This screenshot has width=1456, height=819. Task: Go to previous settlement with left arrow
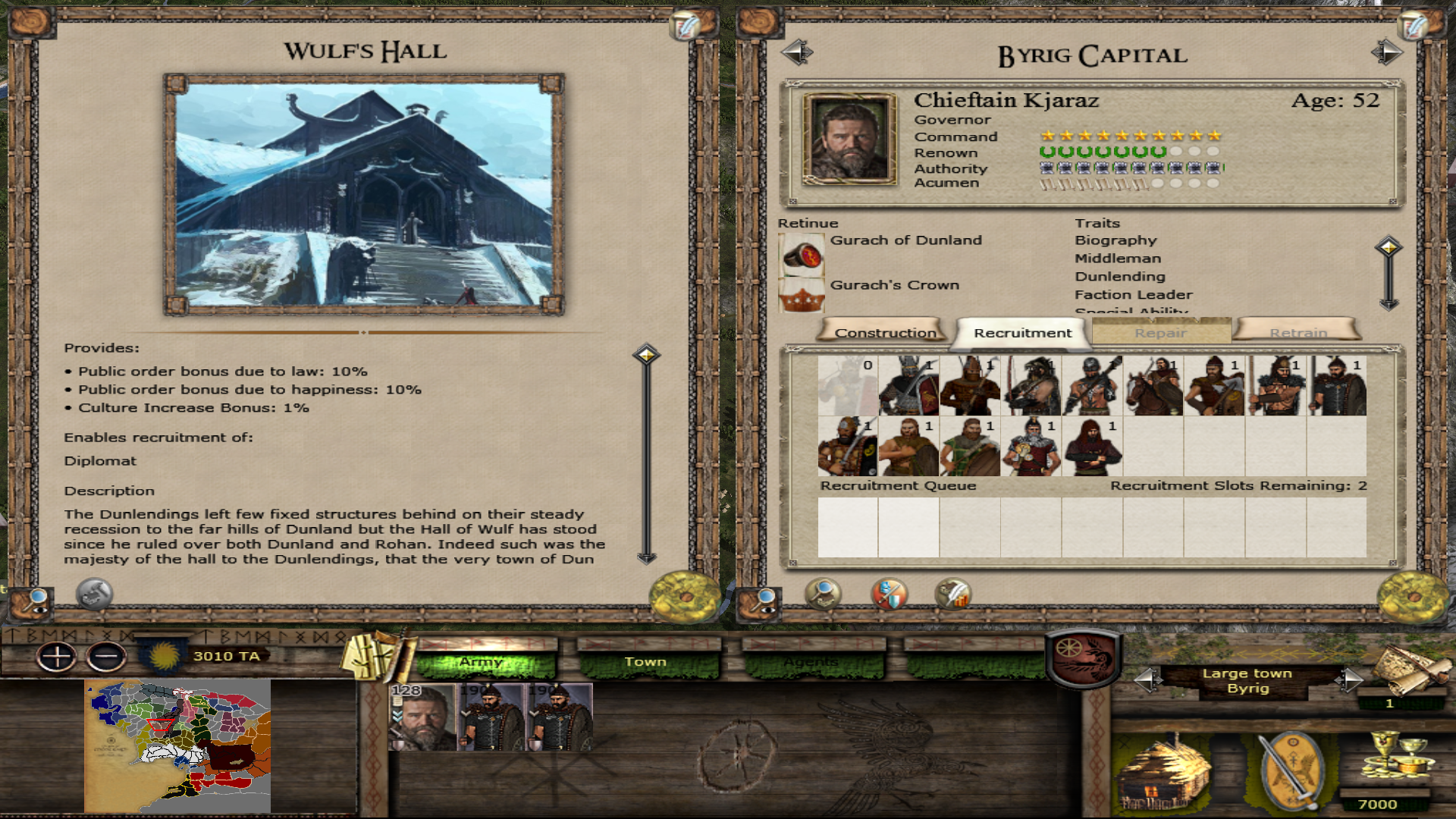(797, 52)
